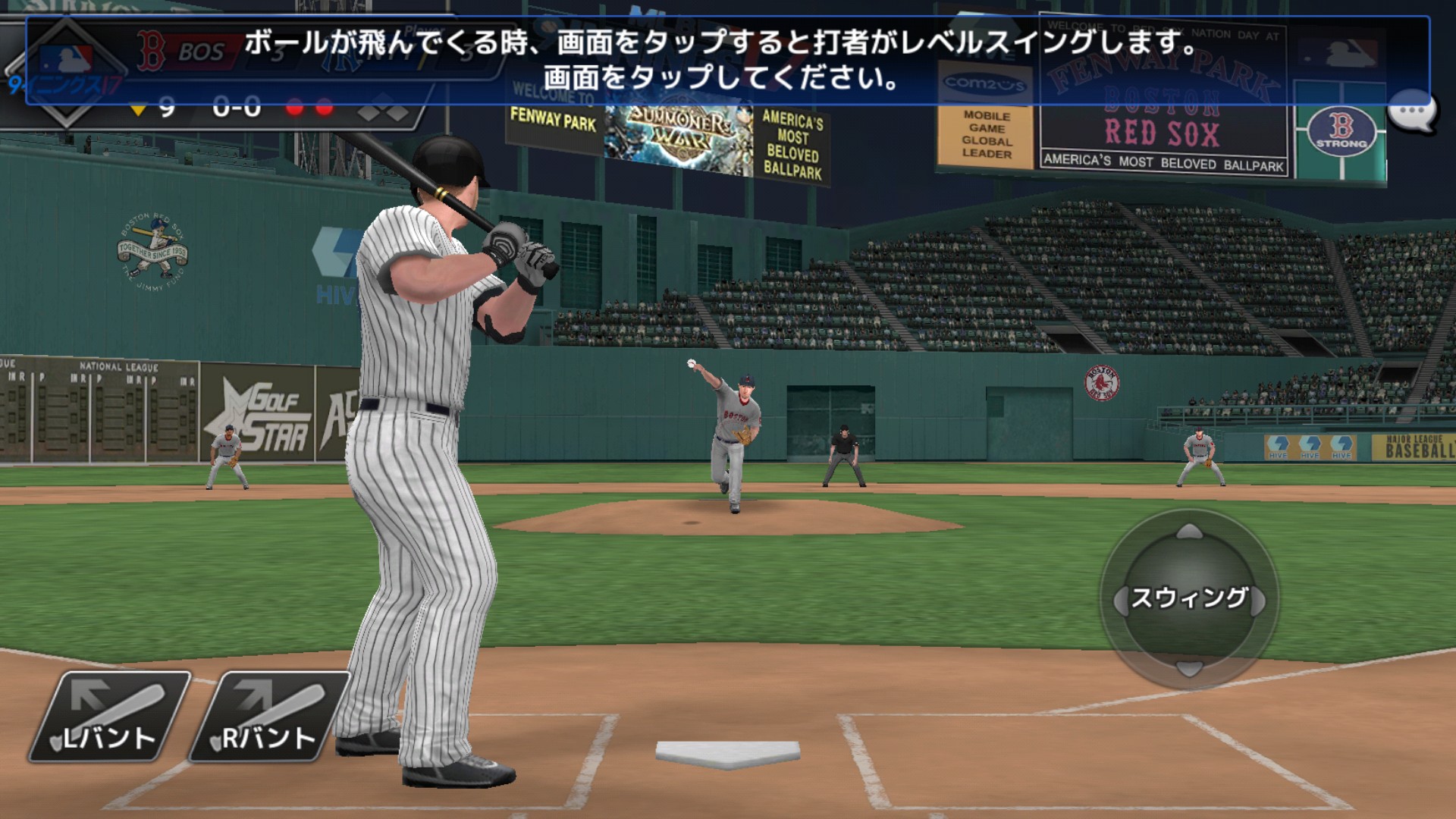This screenshot has height=819, width=1456.
Task: Tap the up arrow on swing pad
Action: 1189,532
